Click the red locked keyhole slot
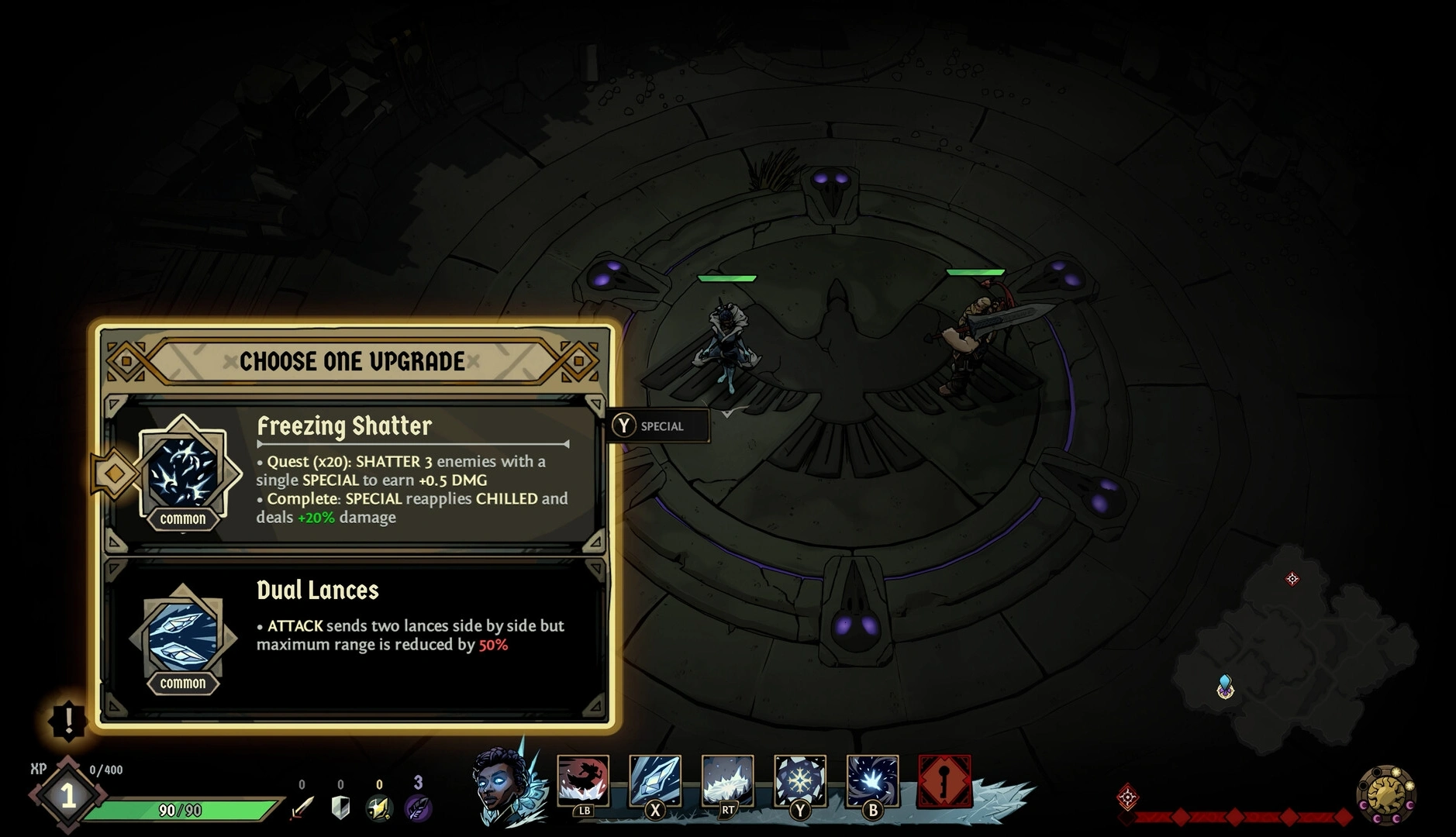The width and height of the screenshot is (1456, 837). [944, 781]
